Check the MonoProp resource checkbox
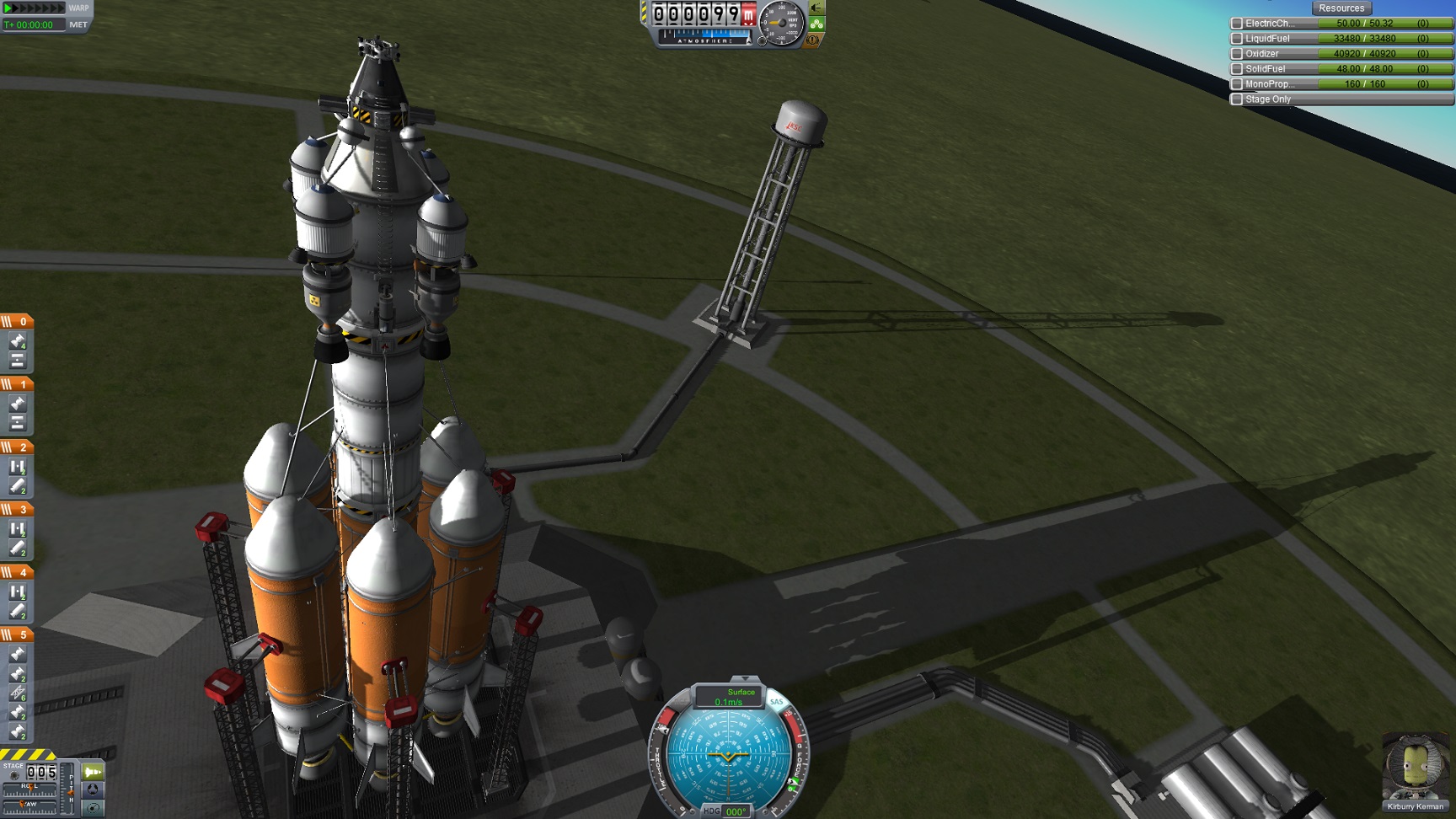The width and height of the screenshot is (1456, 819). click(1237, 84)
